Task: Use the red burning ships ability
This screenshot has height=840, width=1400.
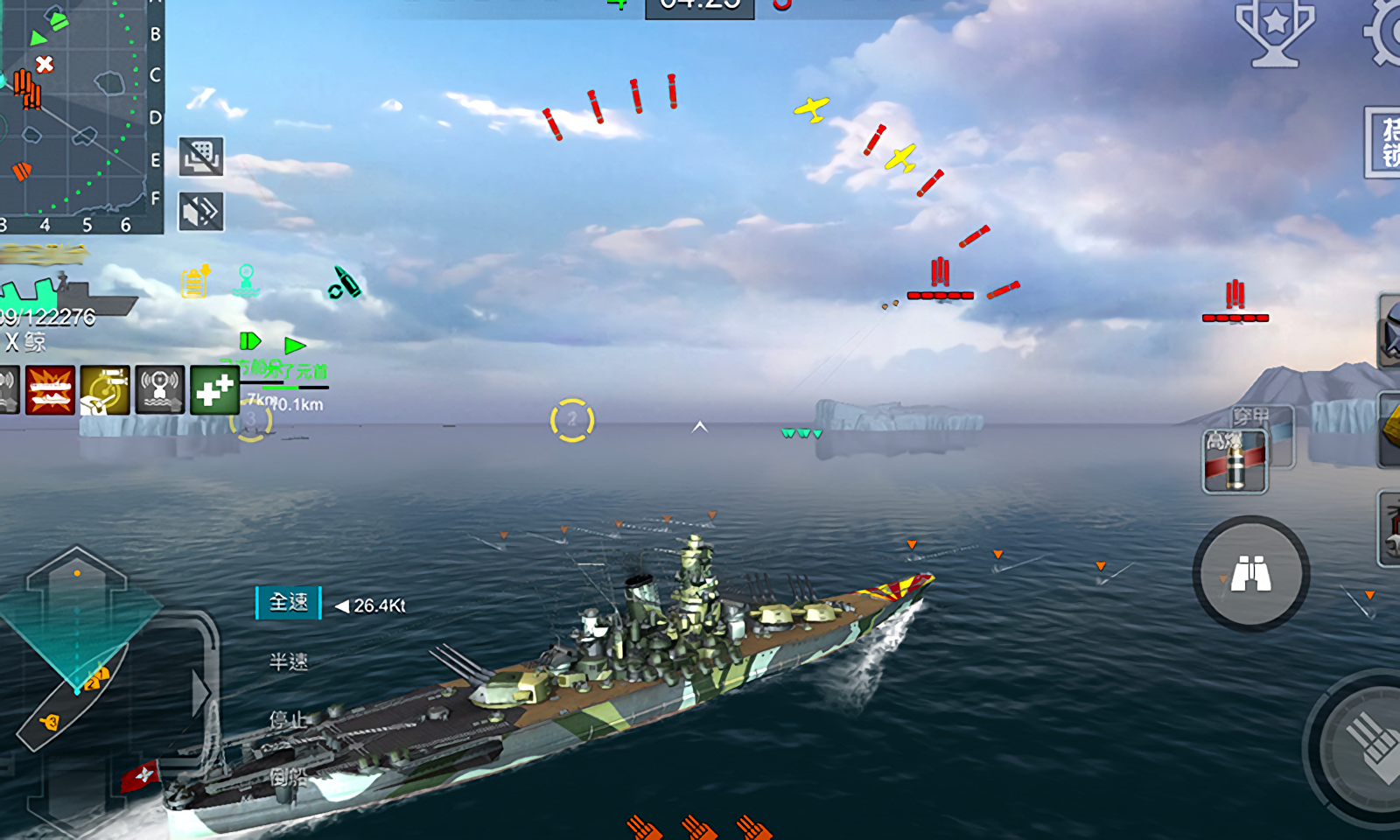Action: click(x=50, y=390)
